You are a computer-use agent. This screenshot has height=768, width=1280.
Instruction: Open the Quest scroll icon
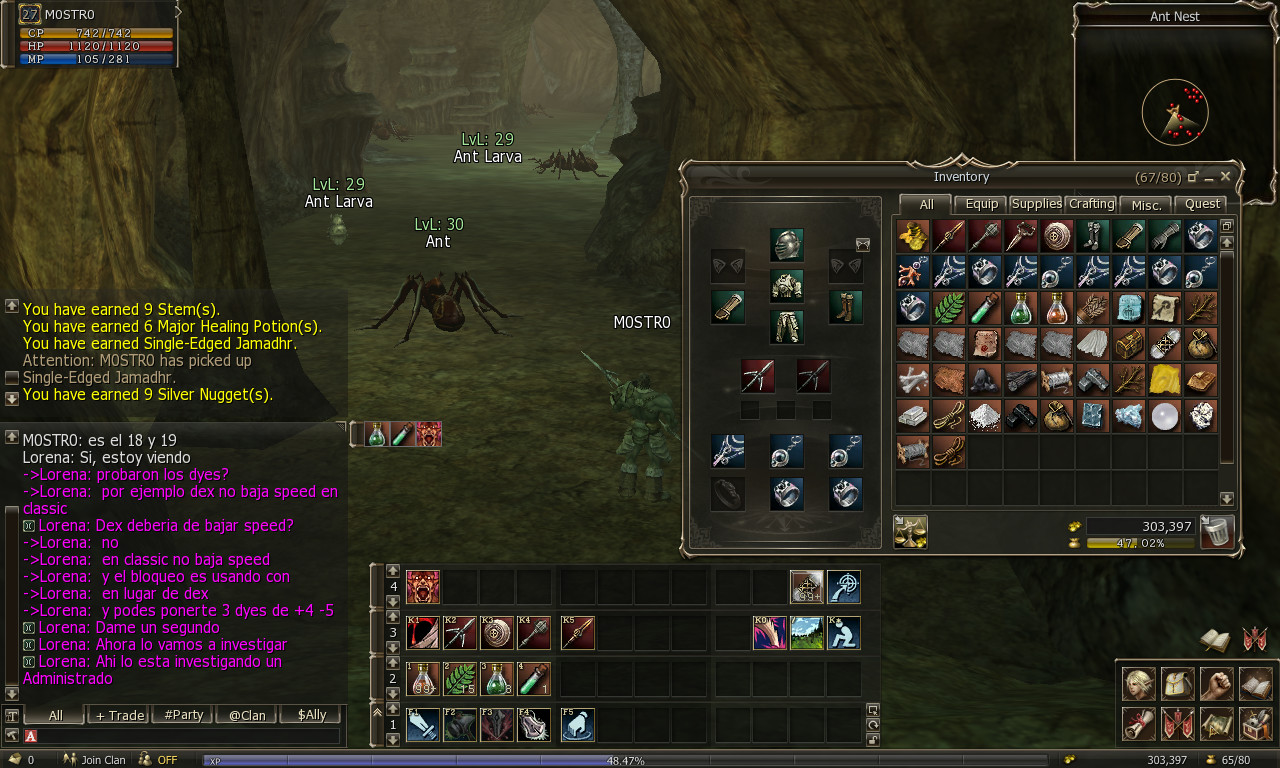[x=1139, y=724]
